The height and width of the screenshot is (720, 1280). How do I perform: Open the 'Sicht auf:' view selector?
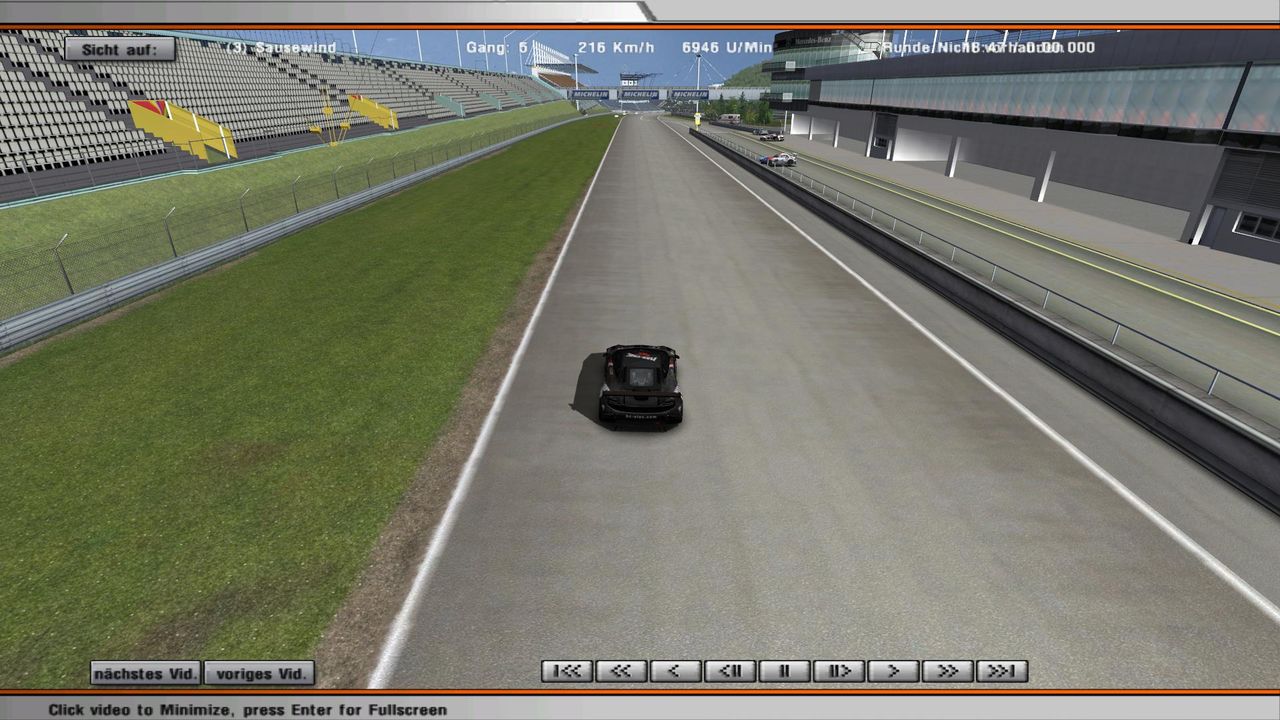click(120, 49)
